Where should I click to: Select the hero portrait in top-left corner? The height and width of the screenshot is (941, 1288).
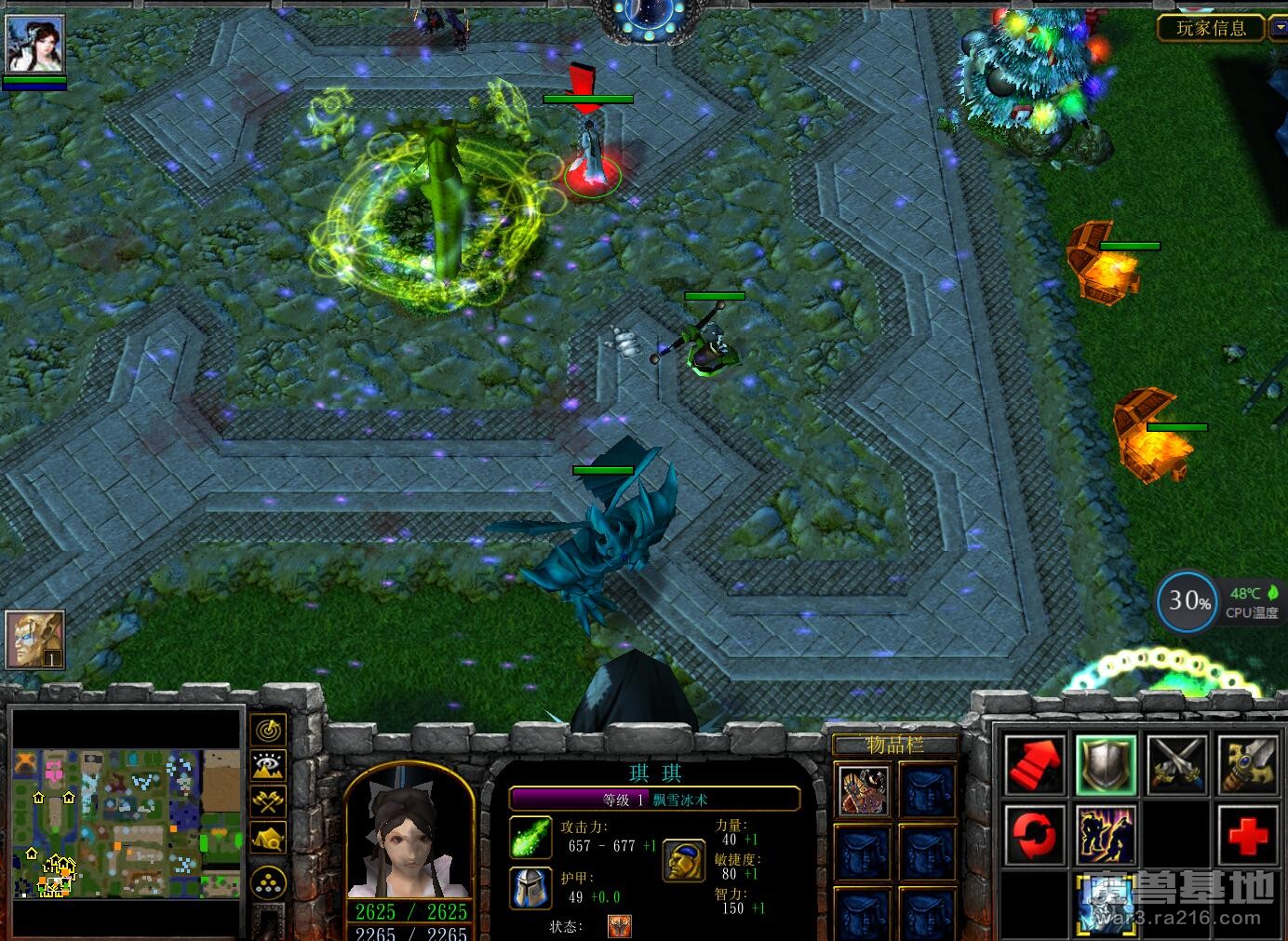pyautogui.click(x=34, y=44)
